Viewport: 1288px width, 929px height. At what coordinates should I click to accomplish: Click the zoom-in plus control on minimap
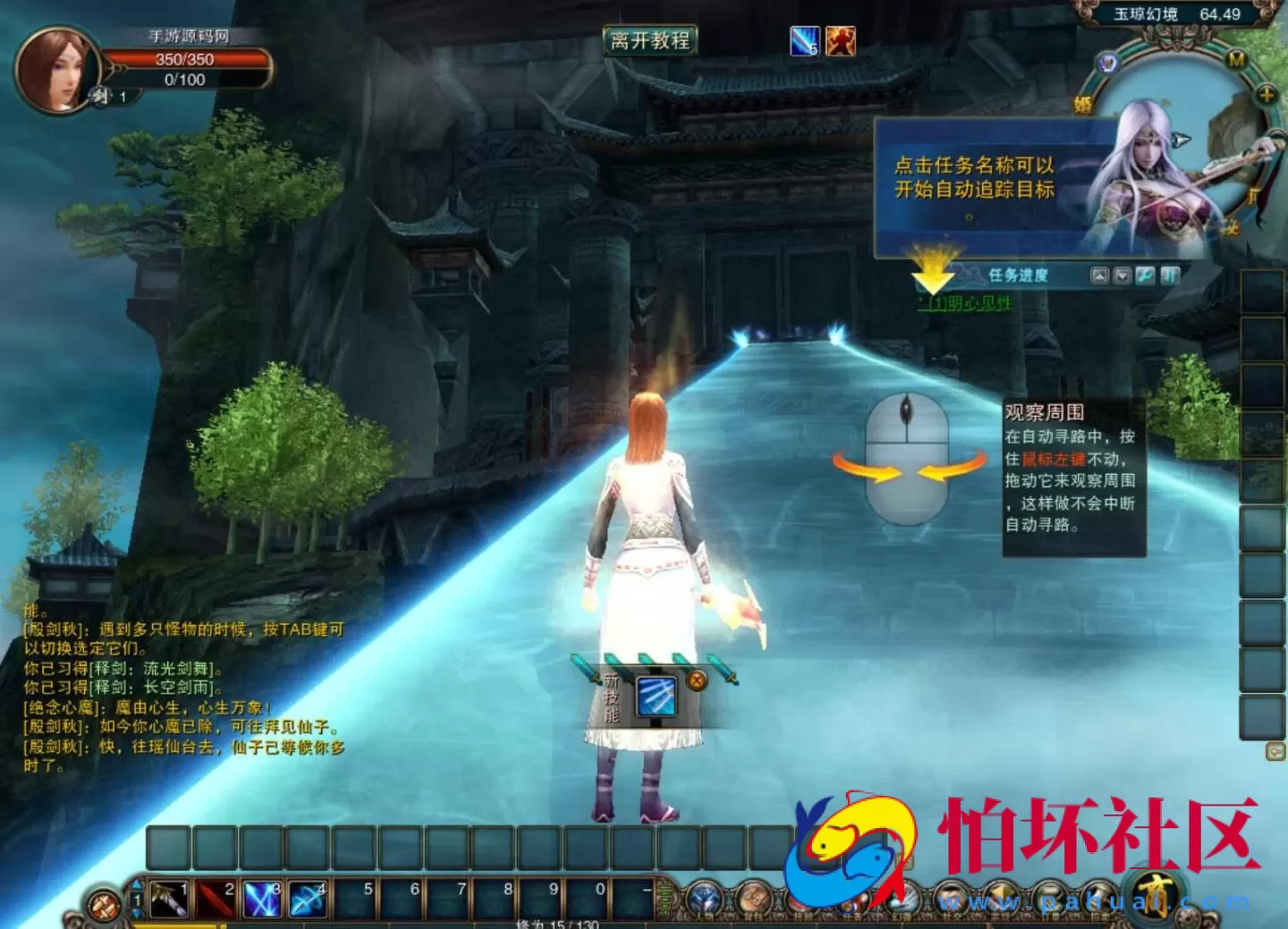1267,92
